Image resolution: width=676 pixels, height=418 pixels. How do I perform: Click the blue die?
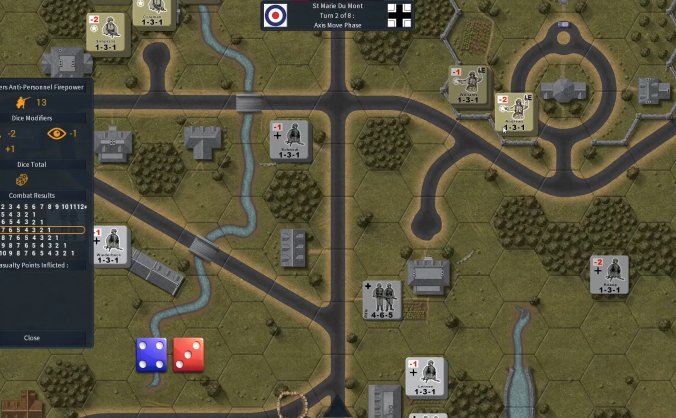pos(152,355)
